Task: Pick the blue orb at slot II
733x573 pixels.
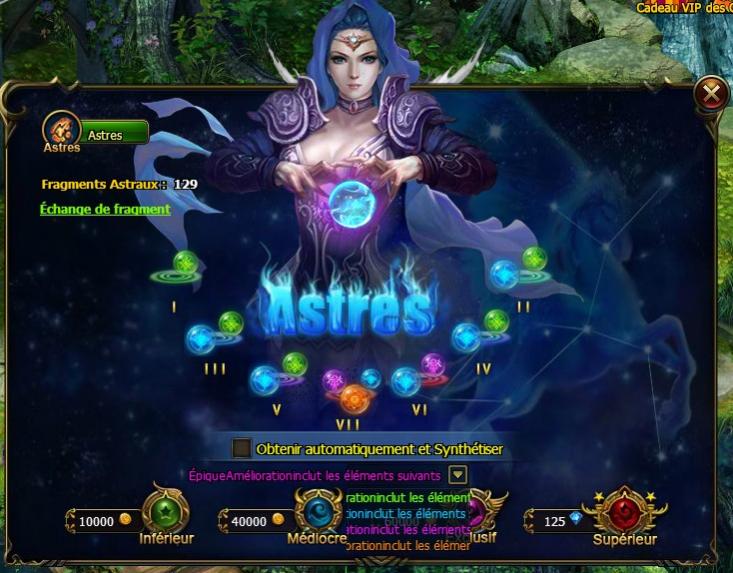Action: [x=504, y=275]
